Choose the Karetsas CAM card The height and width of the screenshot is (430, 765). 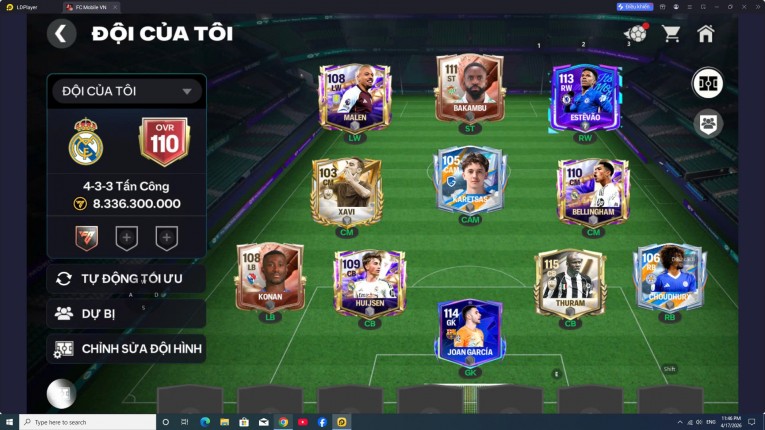(x=469, y=180)
